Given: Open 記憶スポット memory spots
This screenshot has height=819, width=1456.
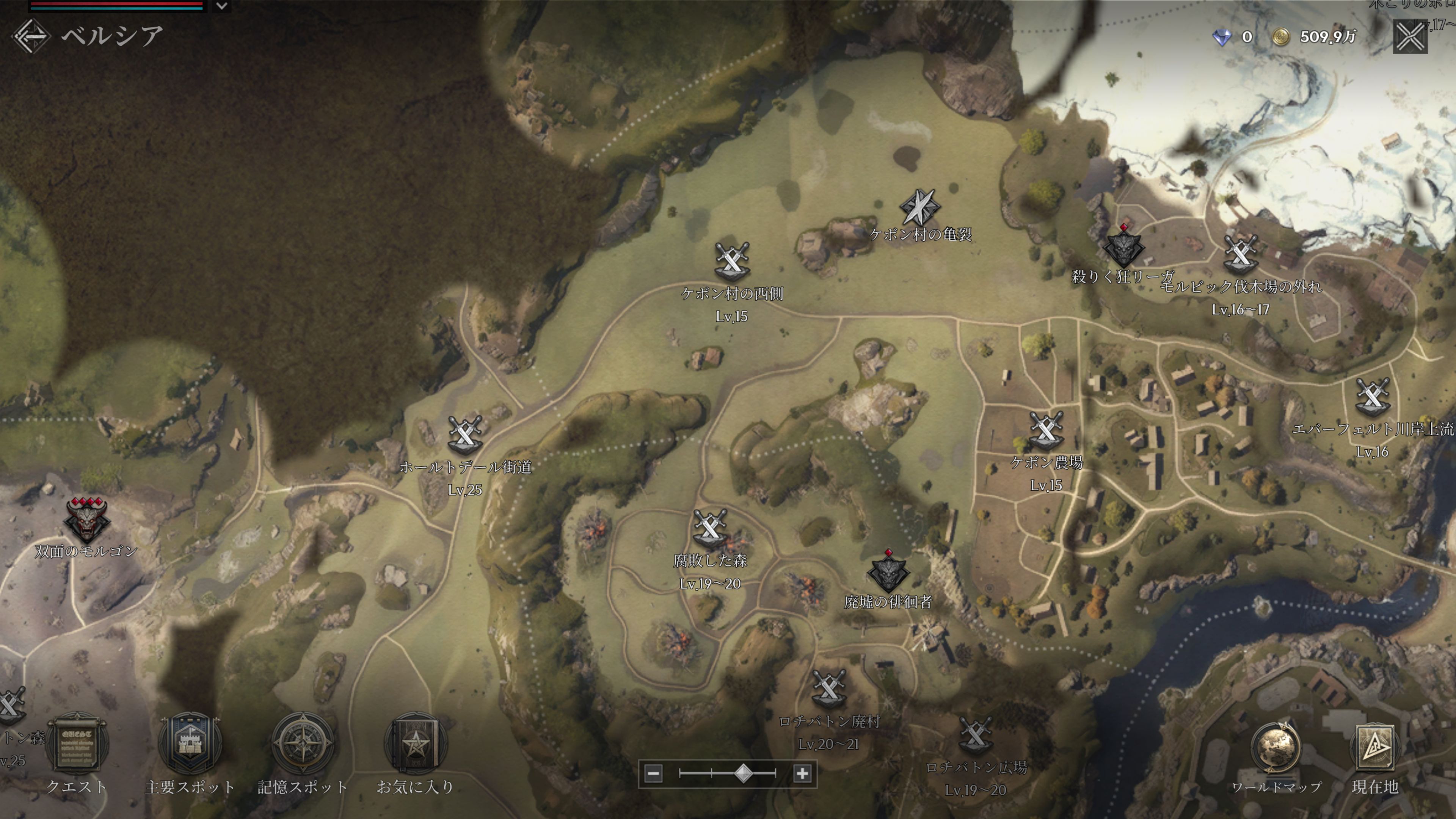Looking at the screenshot, I should pos(303,744).
